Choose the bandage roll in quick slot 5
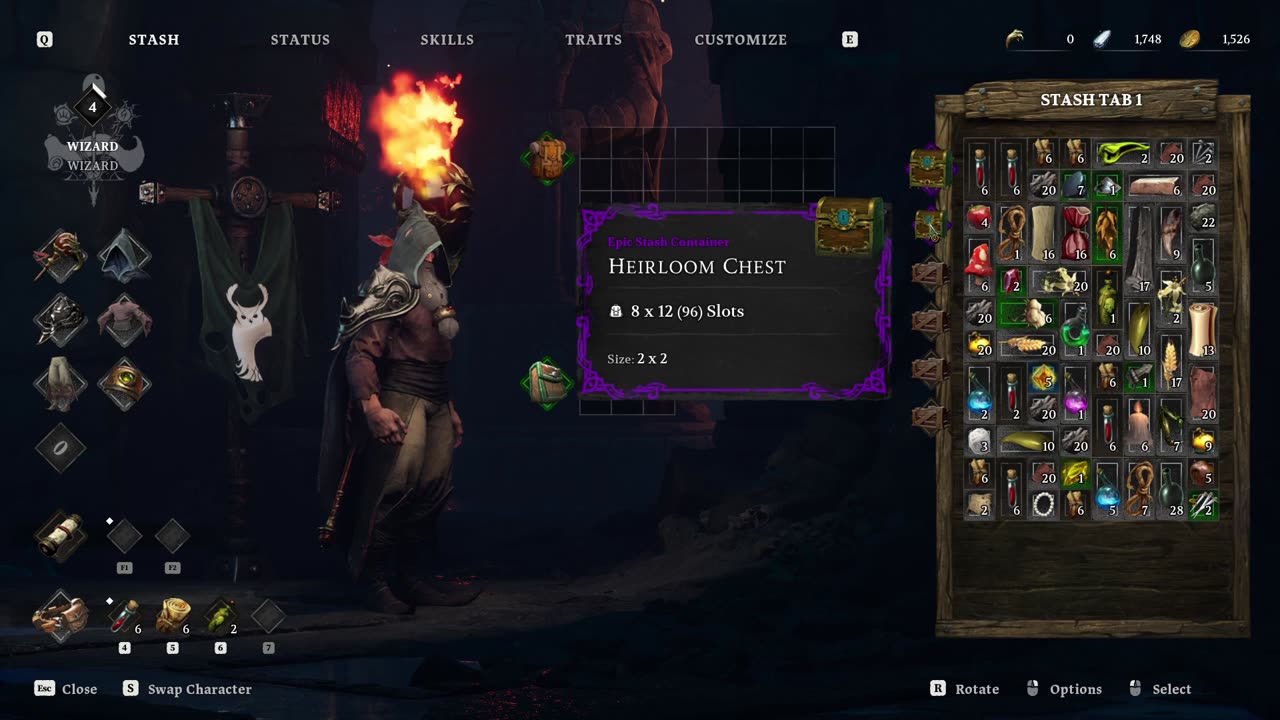 click(172, 616)
